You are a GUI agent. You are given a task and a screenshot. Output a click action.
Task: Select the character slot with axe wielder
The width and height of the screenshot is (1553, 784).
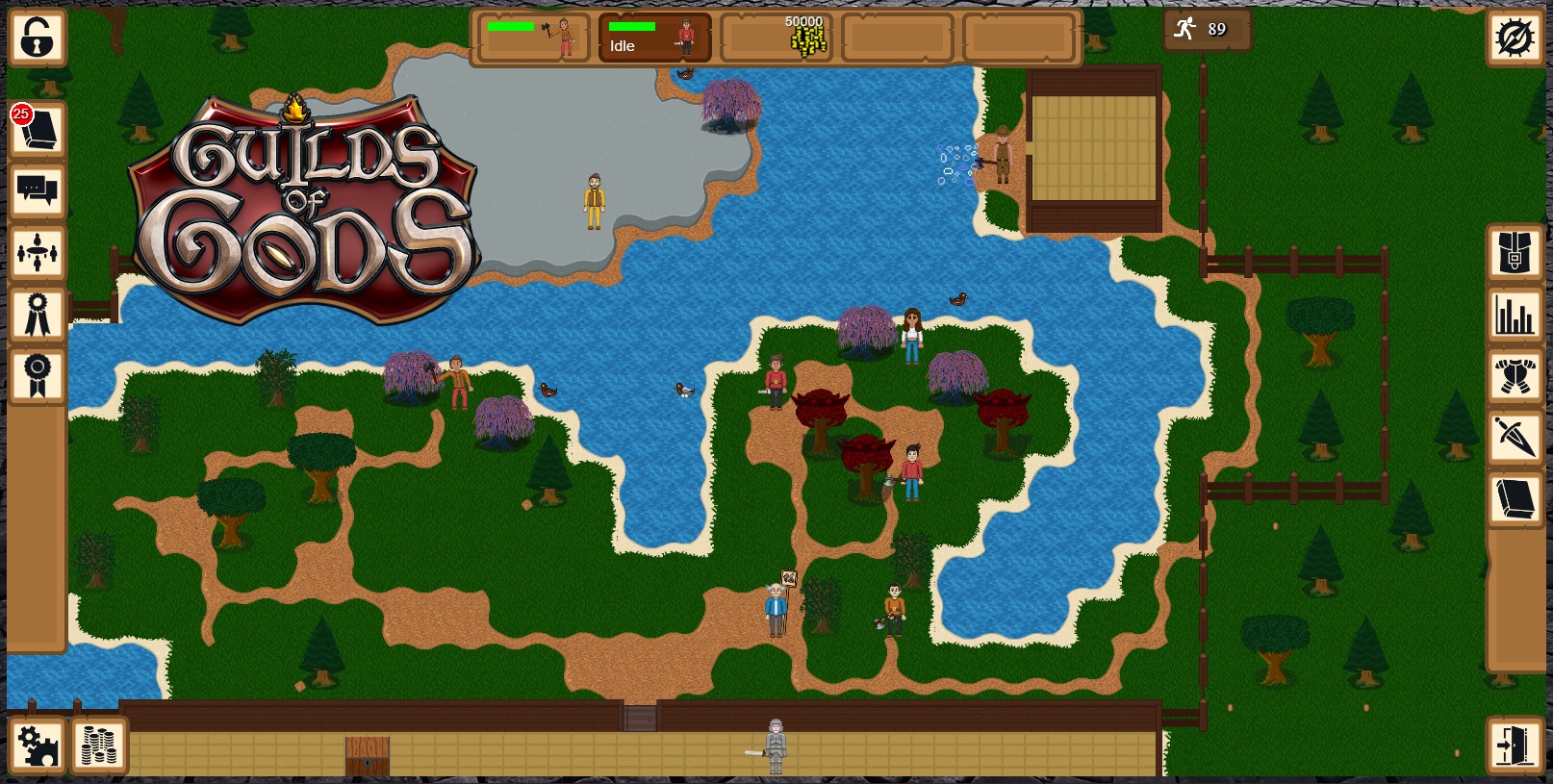533,38
